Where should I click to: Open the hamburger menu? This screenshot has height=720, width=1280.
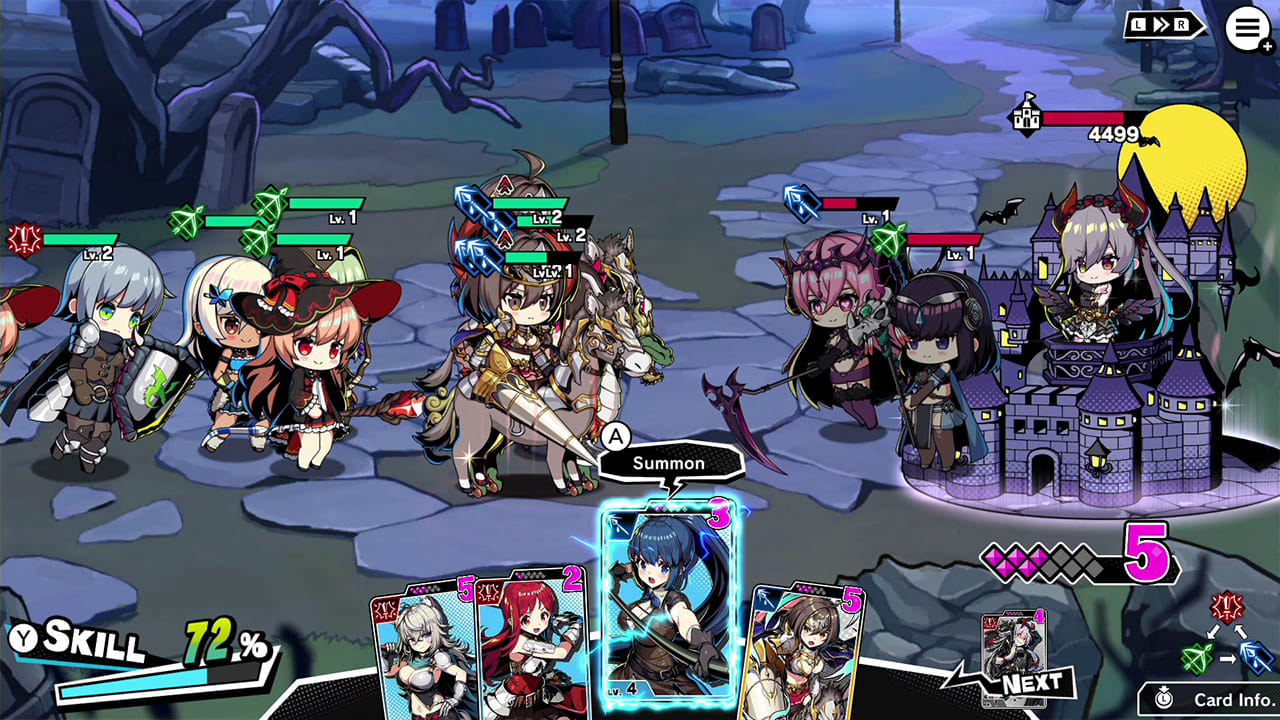click(1245, 27)
